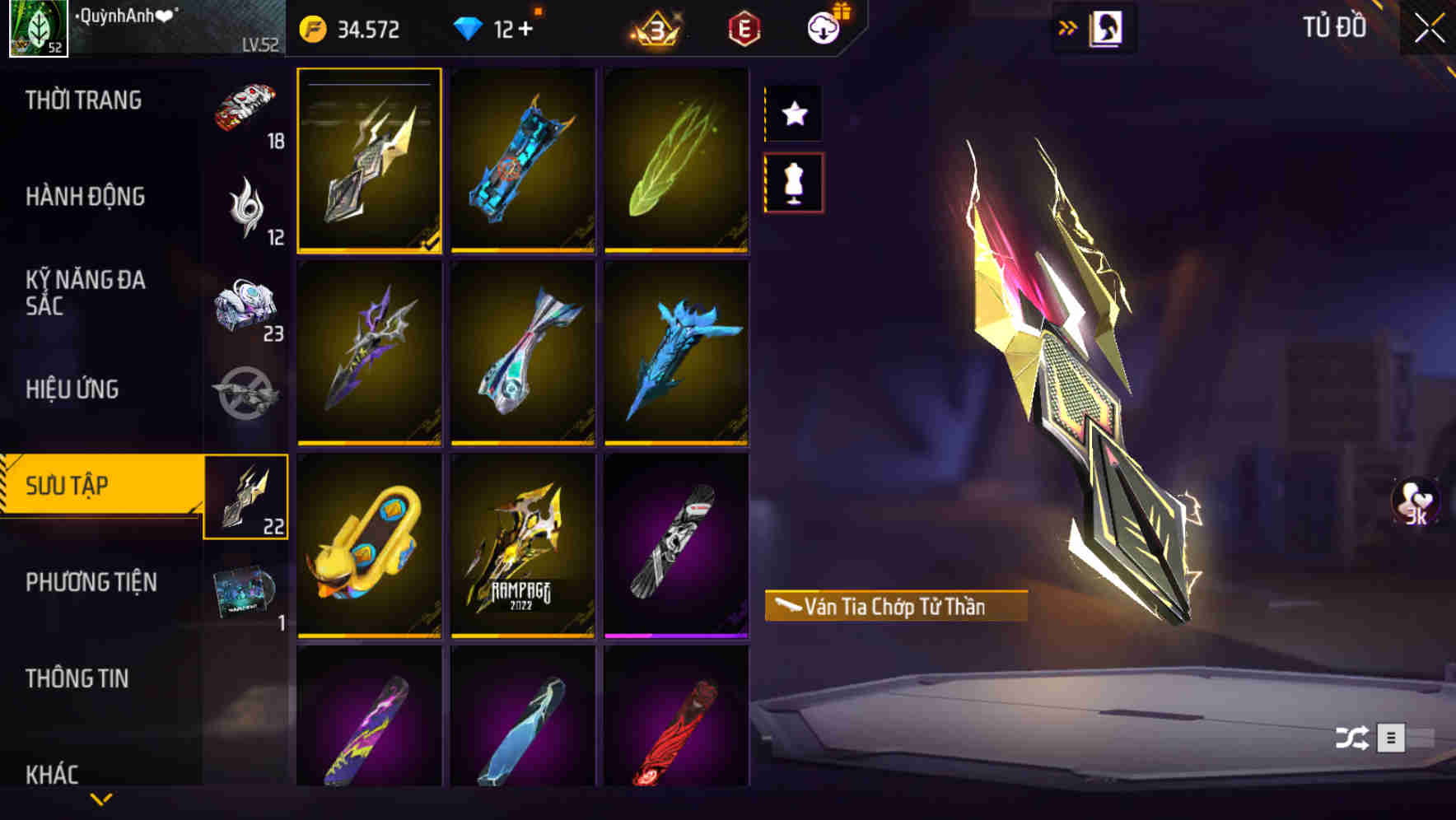Viewport: 1456px width, 820px height.
Task: Toggle the star favorite filter
Action: (x=793, y=114)
